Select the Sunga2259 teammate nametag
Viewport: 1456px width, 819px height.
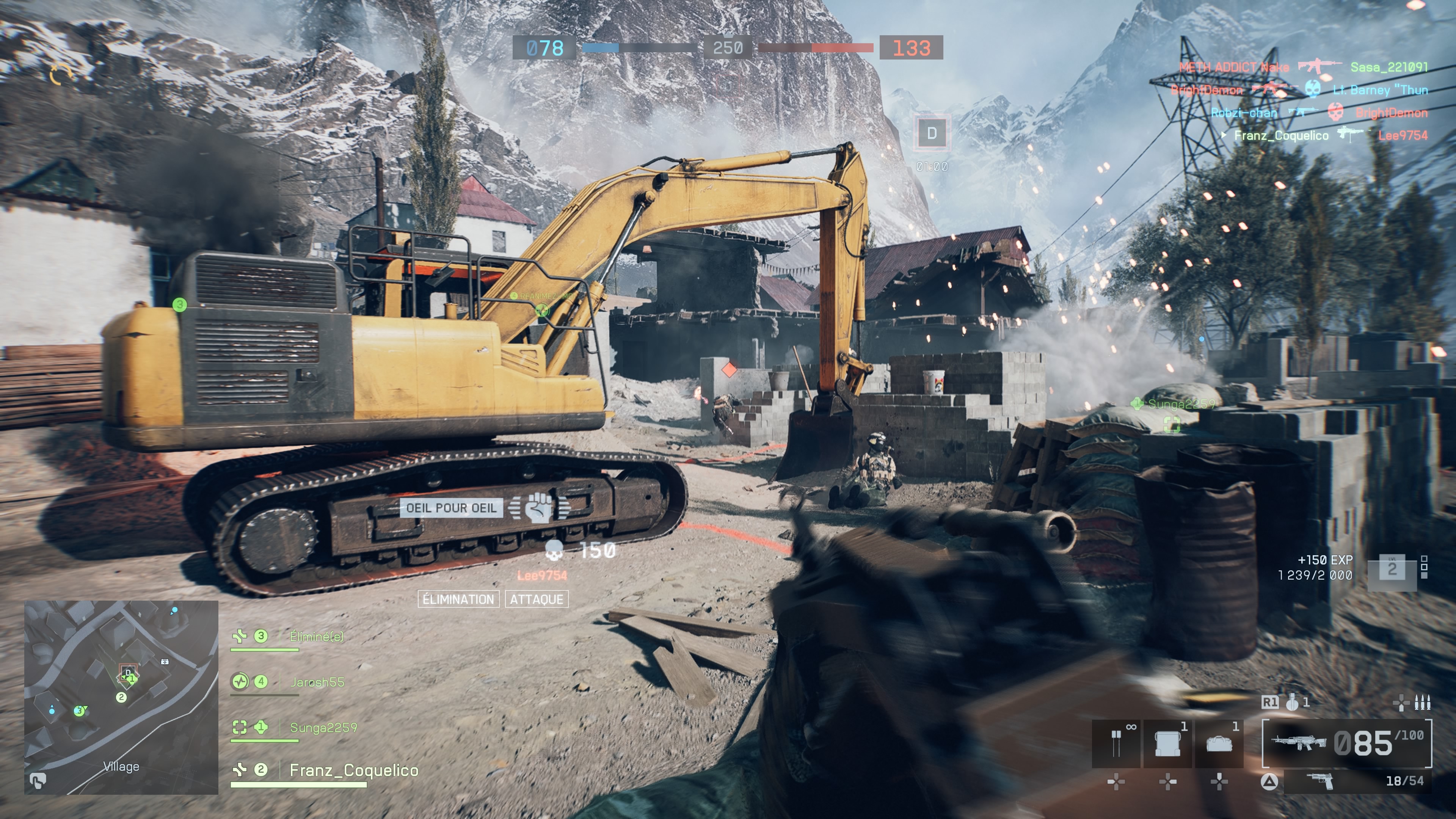[x=1181, y=403]
